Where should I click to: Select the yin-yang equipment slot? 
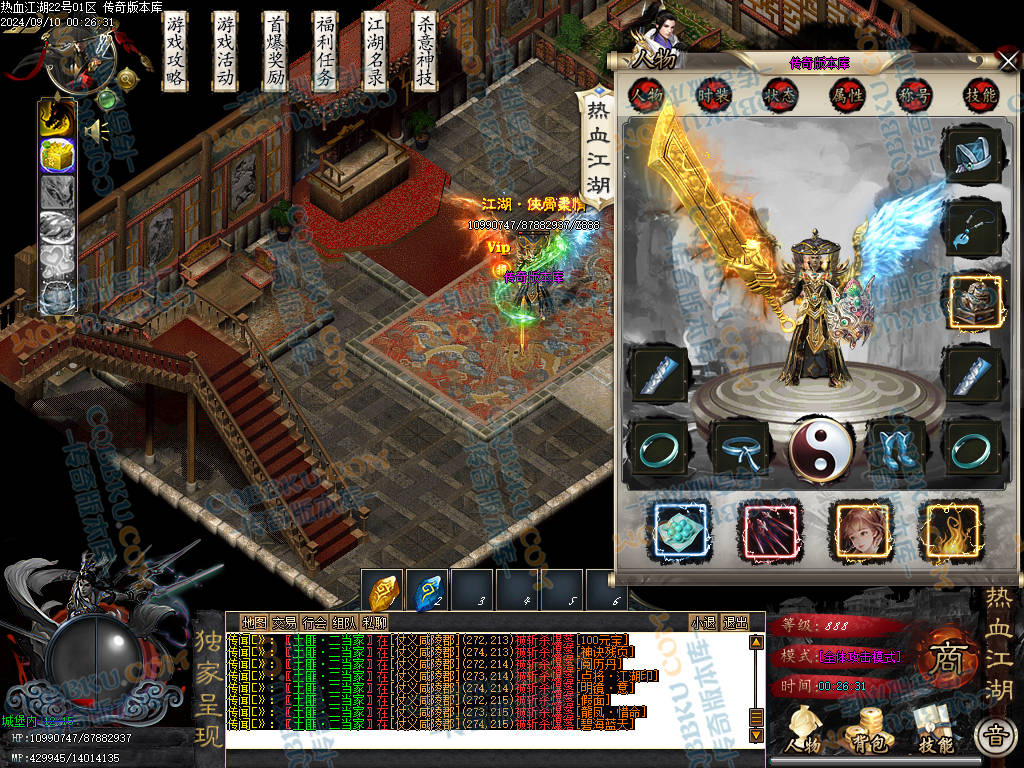821,448
